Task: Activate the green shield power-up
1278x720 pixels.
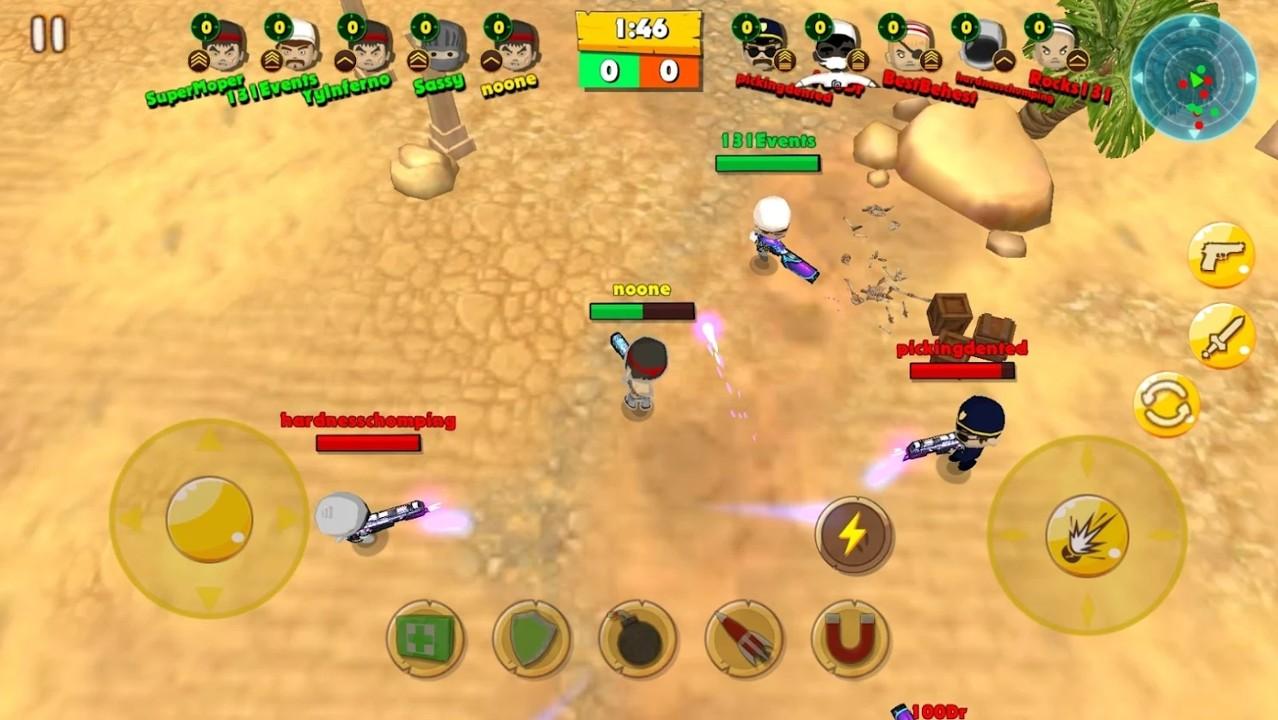Action: click(x=532, y=638)
